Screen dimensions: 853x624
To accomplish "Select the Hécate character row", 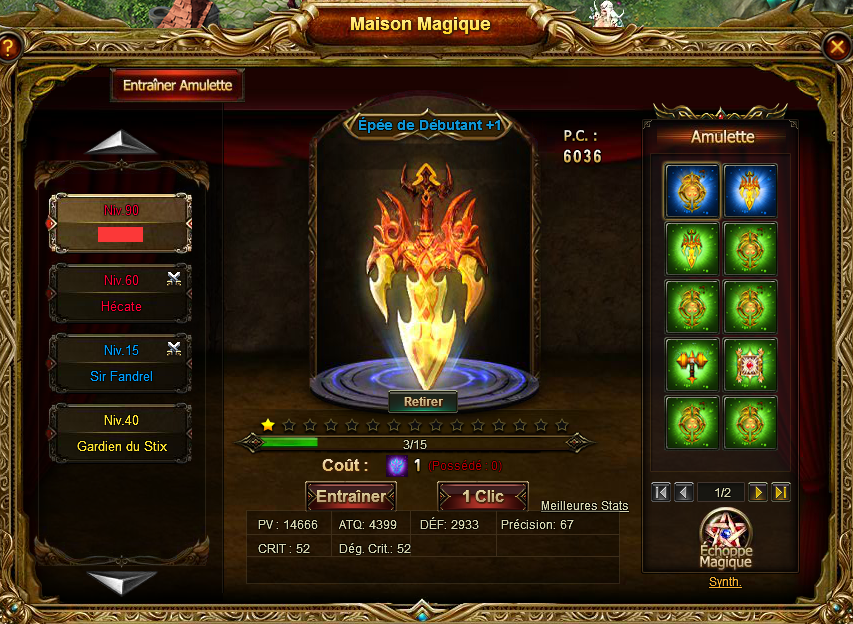I will [x=121, y=293].
